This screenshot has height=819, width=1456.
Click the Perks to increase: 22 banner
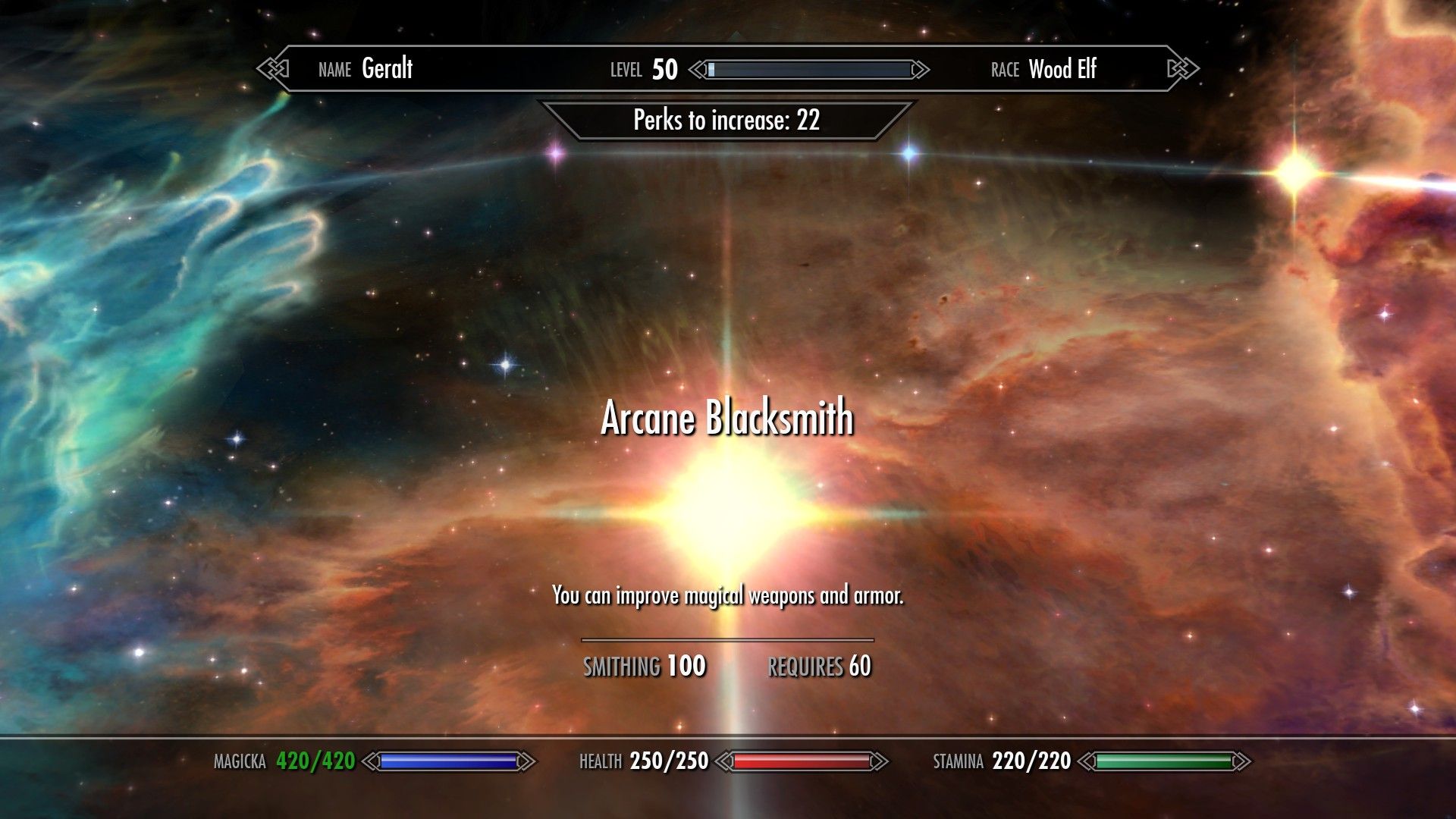click(x=726, y=120)
